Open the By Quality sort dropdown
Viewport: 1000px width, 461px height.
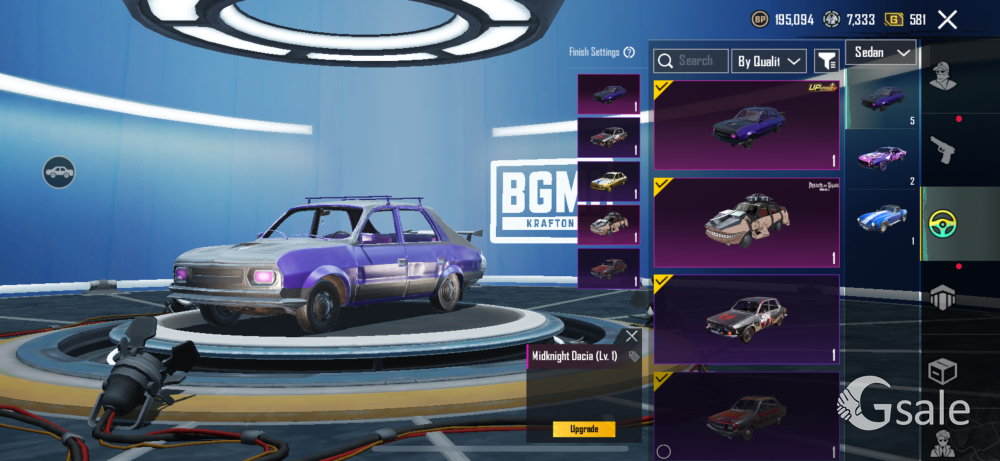(x=769, y=61)
